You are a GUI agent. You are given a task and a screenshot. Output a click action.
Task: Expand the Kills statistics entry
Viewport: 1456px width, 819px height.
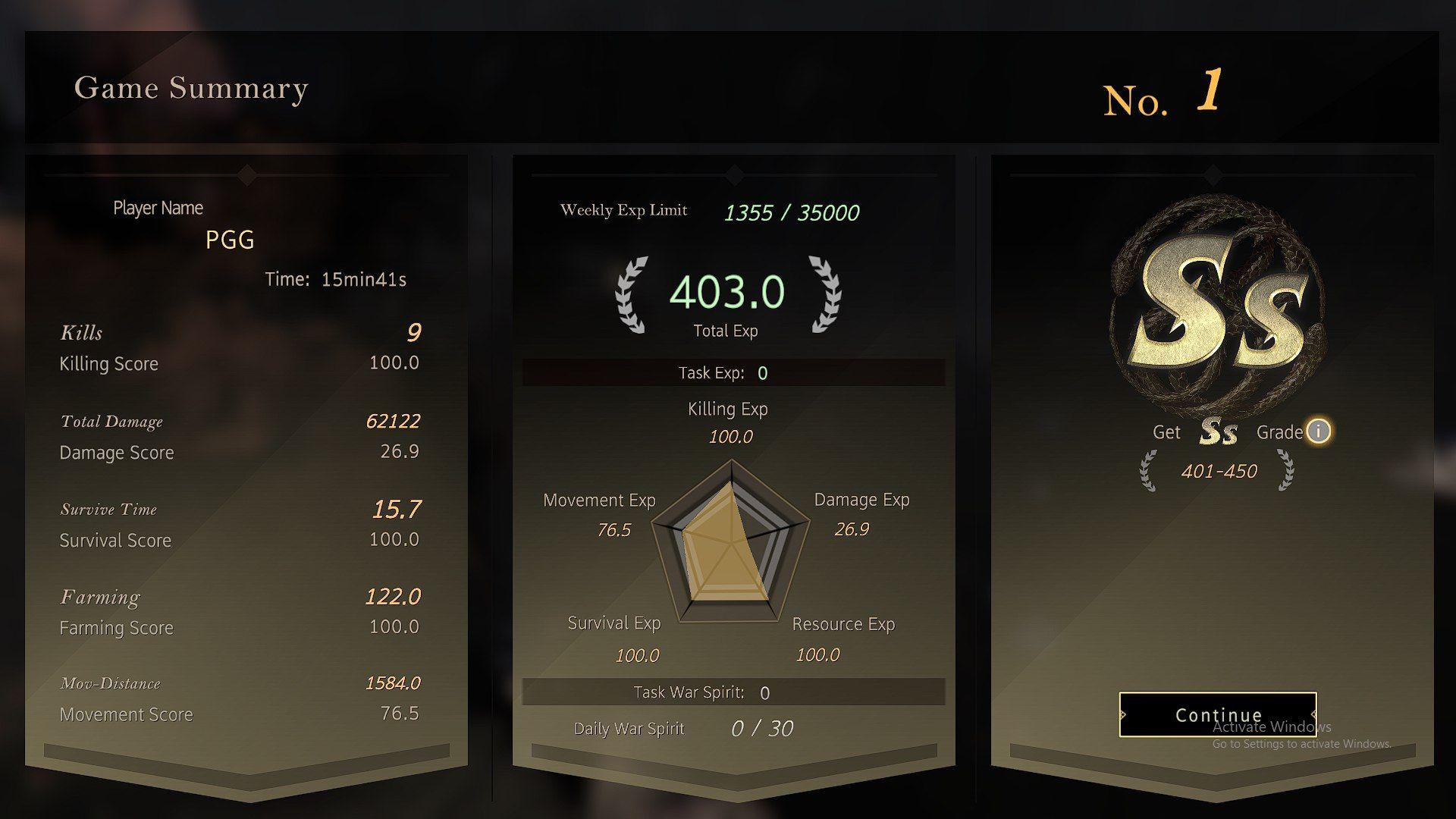pyautogui.click(x=81, y=332)
